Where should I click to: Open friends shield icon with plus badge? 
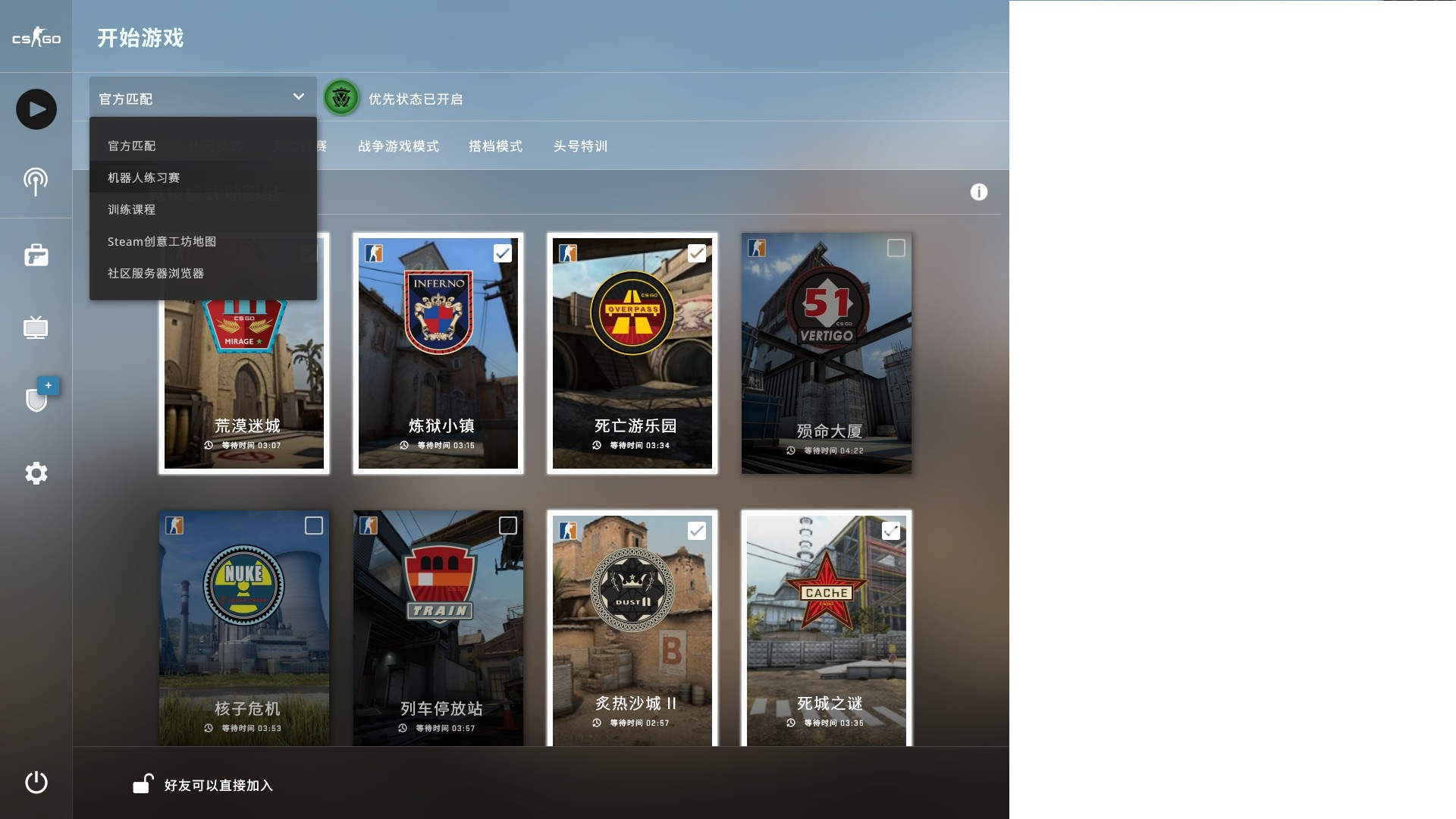click(x=36, y=400)
